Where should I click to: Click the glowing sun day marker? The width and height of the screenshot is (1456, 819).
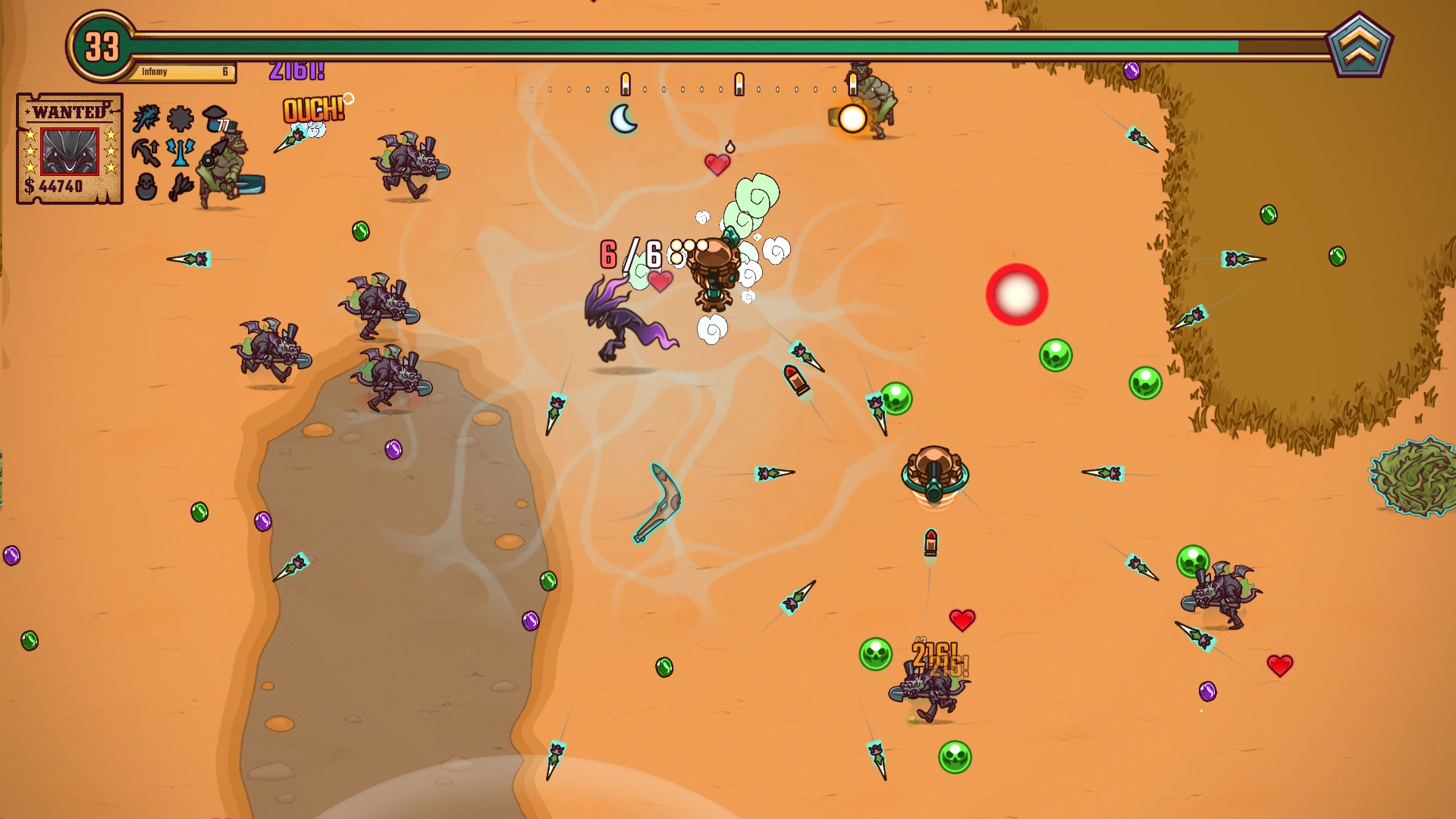(x=852, y=119)
